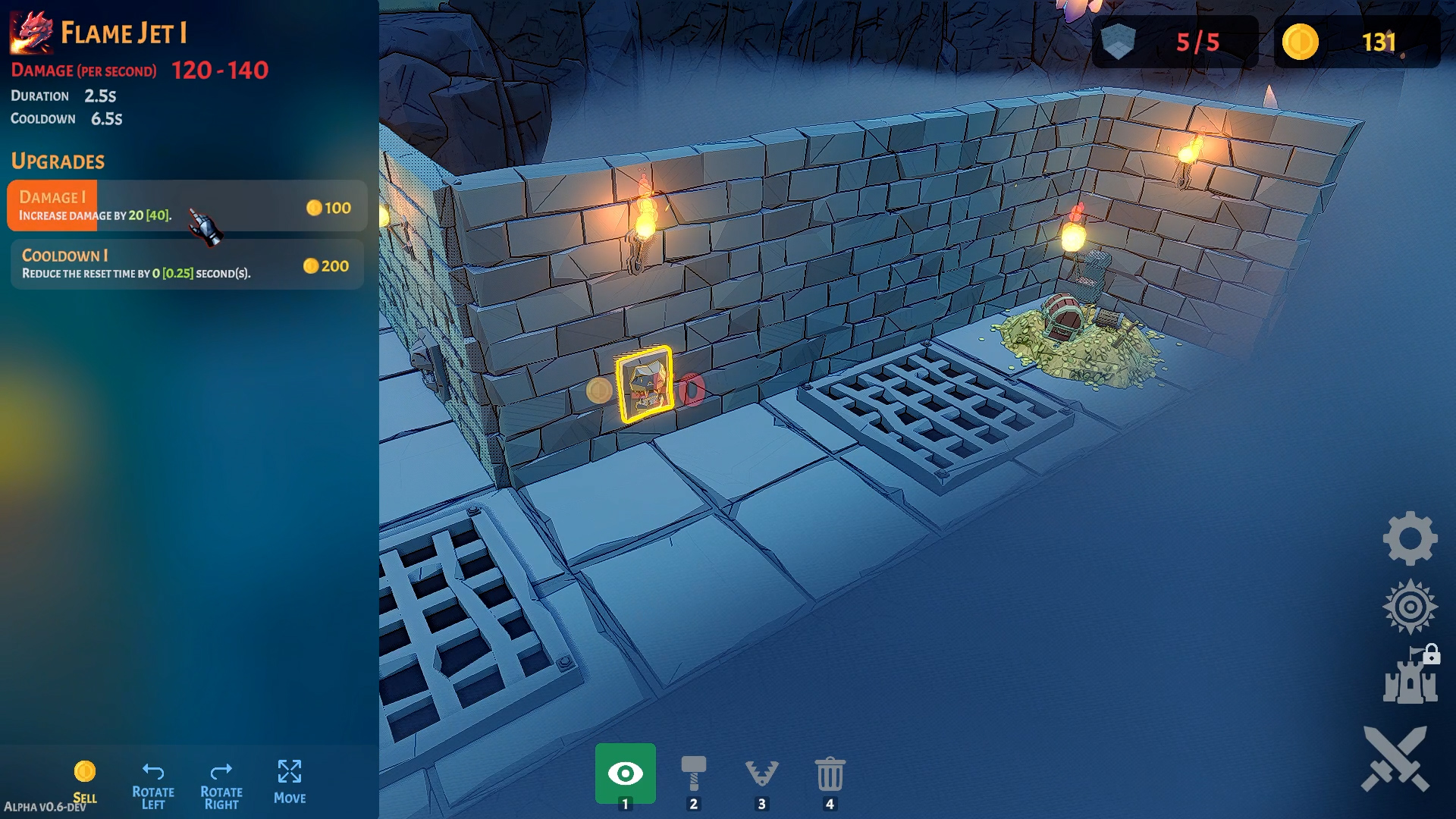
Task: Select the trap placement tool in slot 3
Action: 761,774
